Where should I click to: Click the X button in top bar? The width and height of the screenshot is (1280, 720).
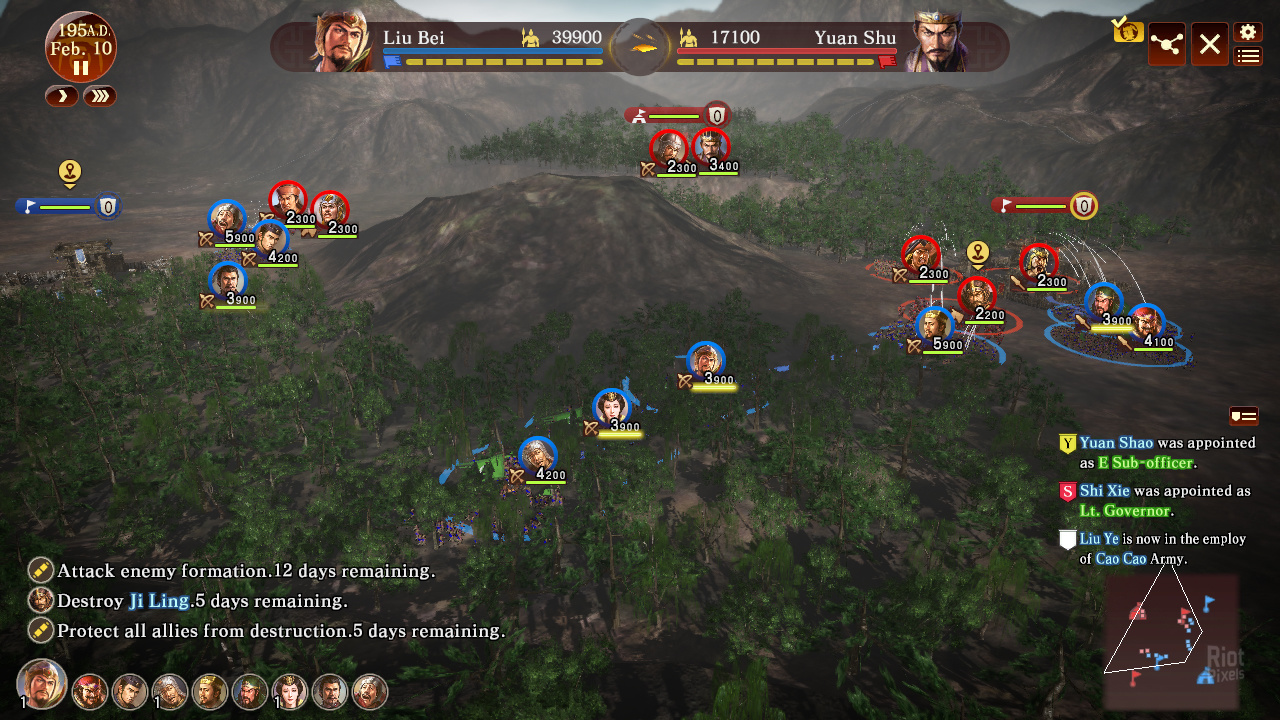(x=1209, y=44)
